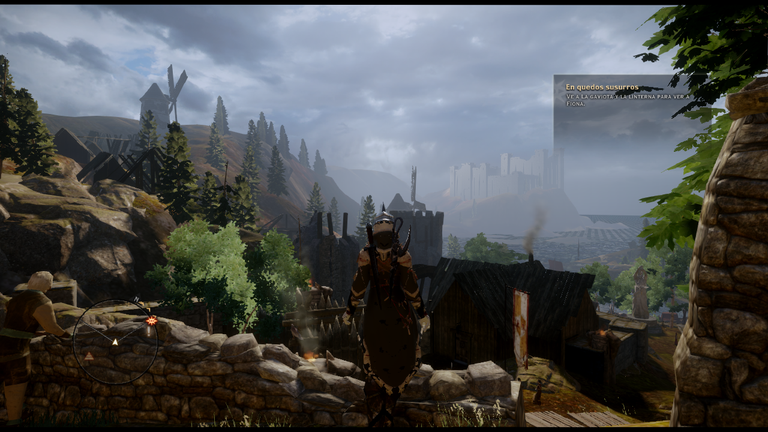Viewport: 768px width, 432px height.
Task: Click the orange starburst quest marker on the minimap
Action: click(151, 321)
